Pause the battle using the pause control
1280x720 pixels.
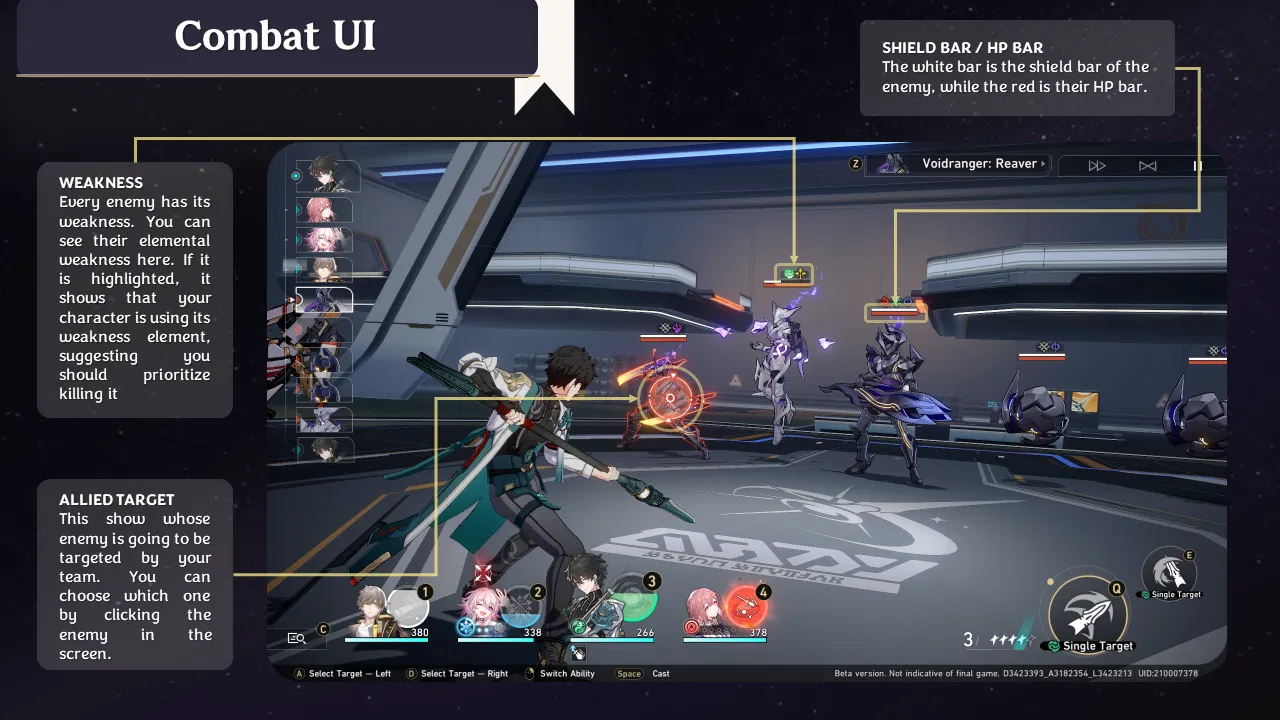click(1197, 165)
